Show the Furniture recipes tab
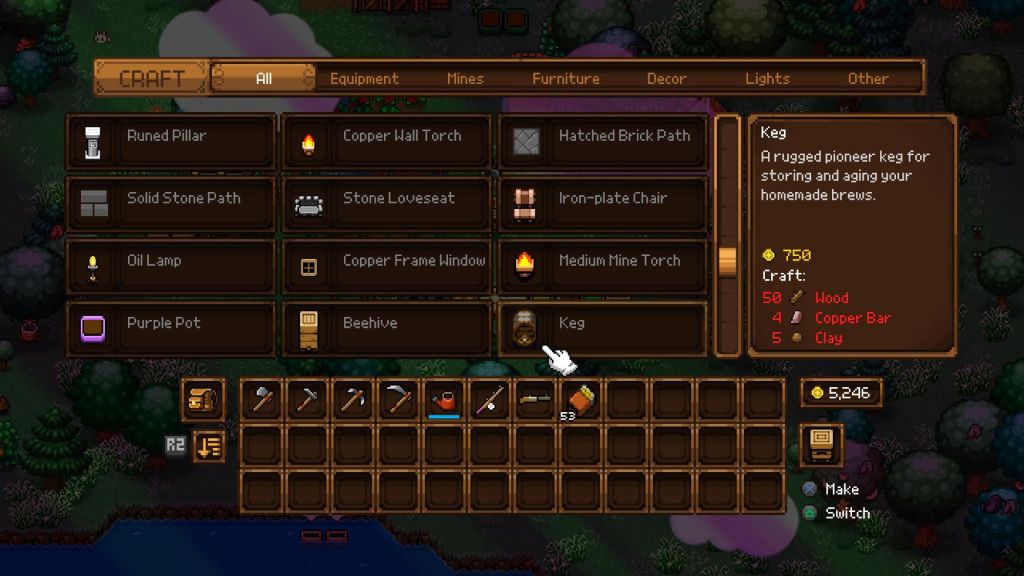The width and height of the screenshot is (1024, 576). point(566,78)
